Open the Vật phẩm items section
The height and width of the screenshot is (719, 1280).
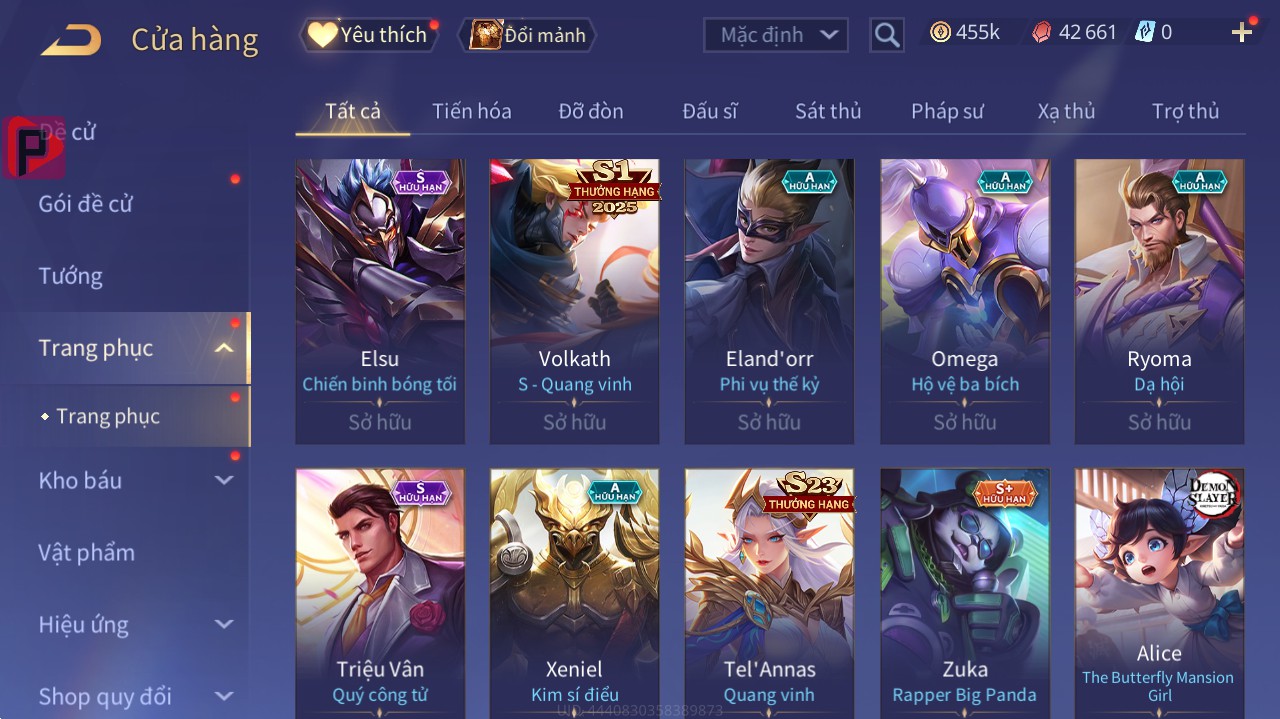pyautogui.click(x=87, y=552)
